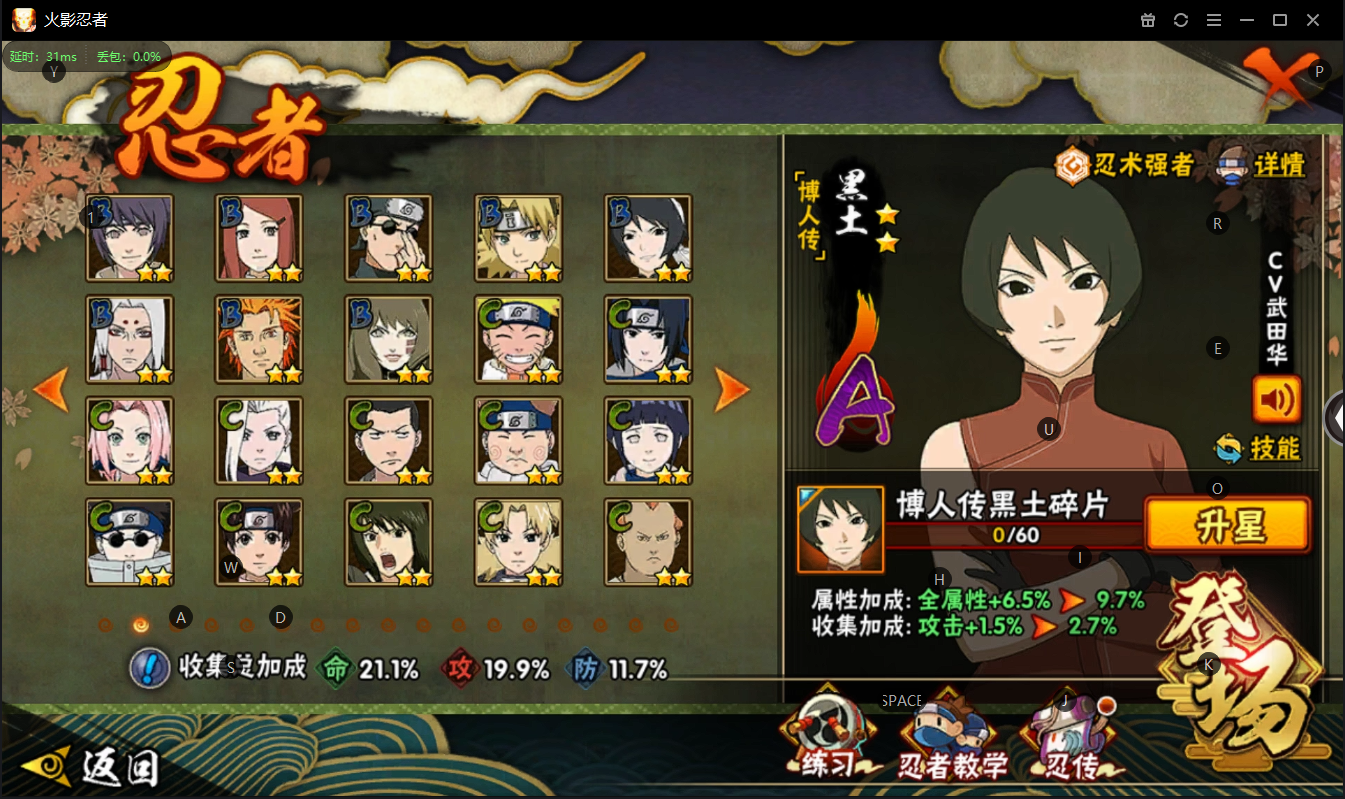Screen dimensions: 1345x799
Task: Go back with the 返回 button
Action: point(92,767)
